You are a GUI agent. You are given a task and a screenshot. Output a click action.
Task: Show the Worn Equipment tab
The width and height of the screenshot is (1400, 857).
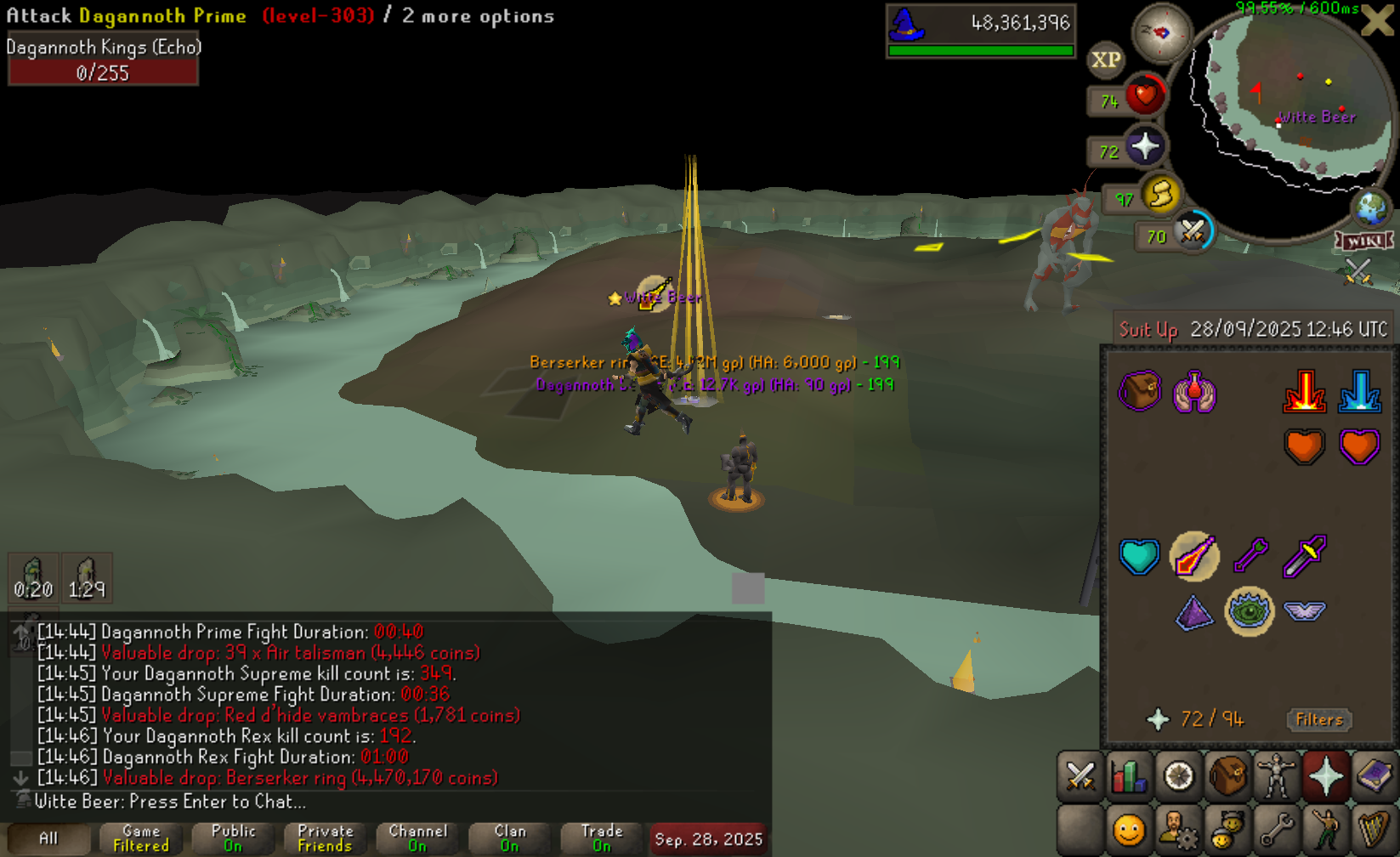1276,776
